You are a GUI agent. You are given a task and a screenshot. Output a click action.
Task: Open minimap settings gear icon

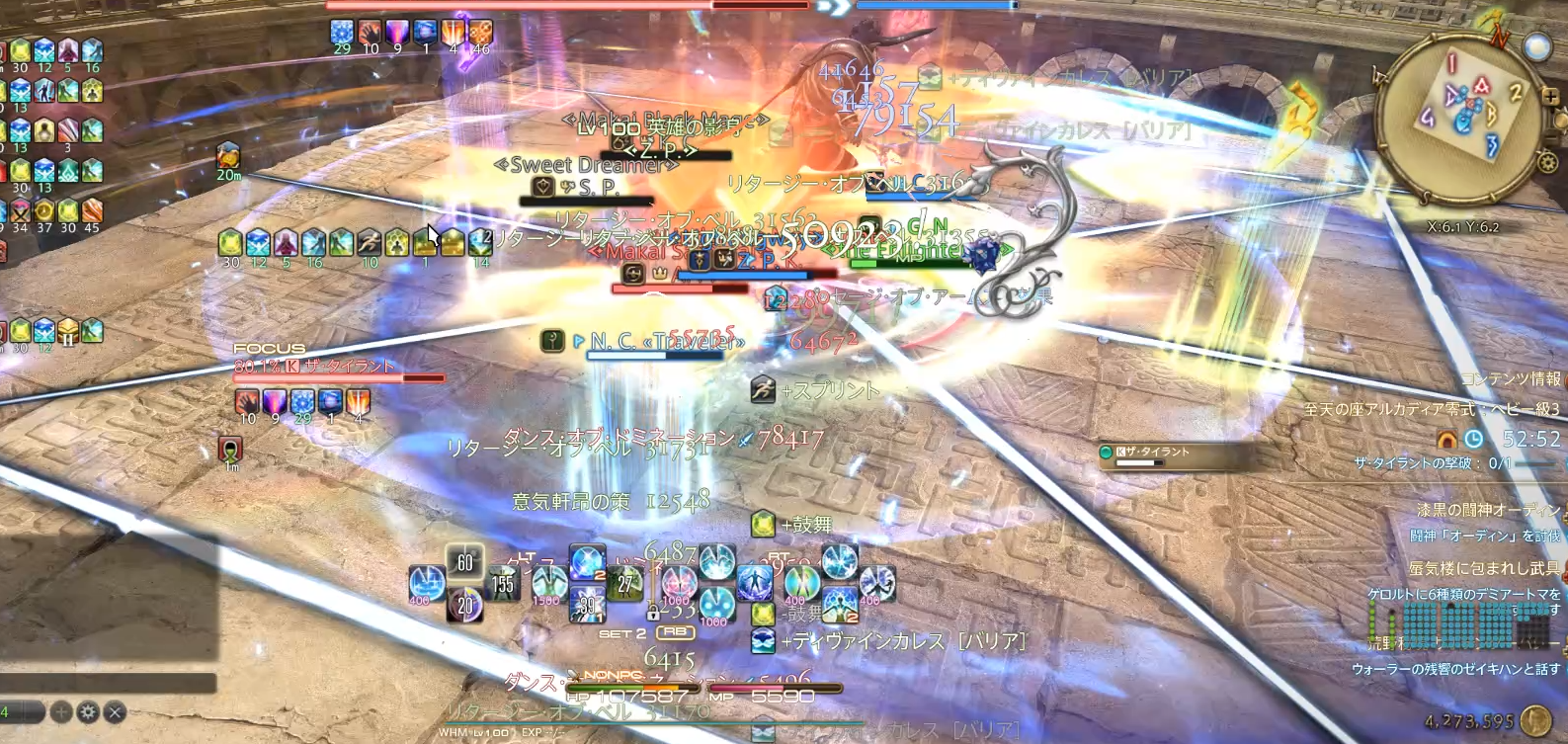pos(1547,161)
